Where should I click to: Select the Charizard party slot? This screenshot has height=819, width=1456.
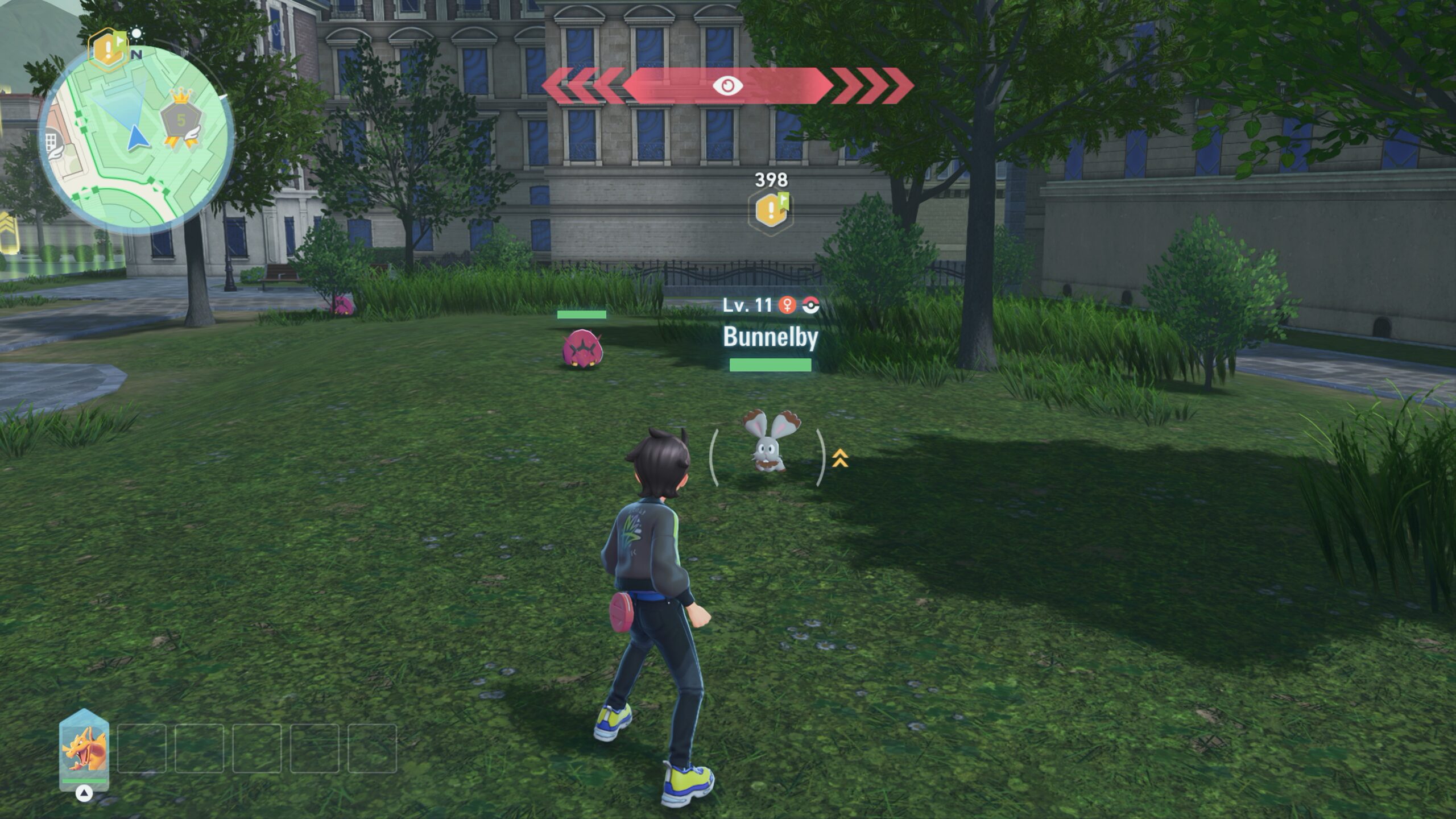click(84, 749)
